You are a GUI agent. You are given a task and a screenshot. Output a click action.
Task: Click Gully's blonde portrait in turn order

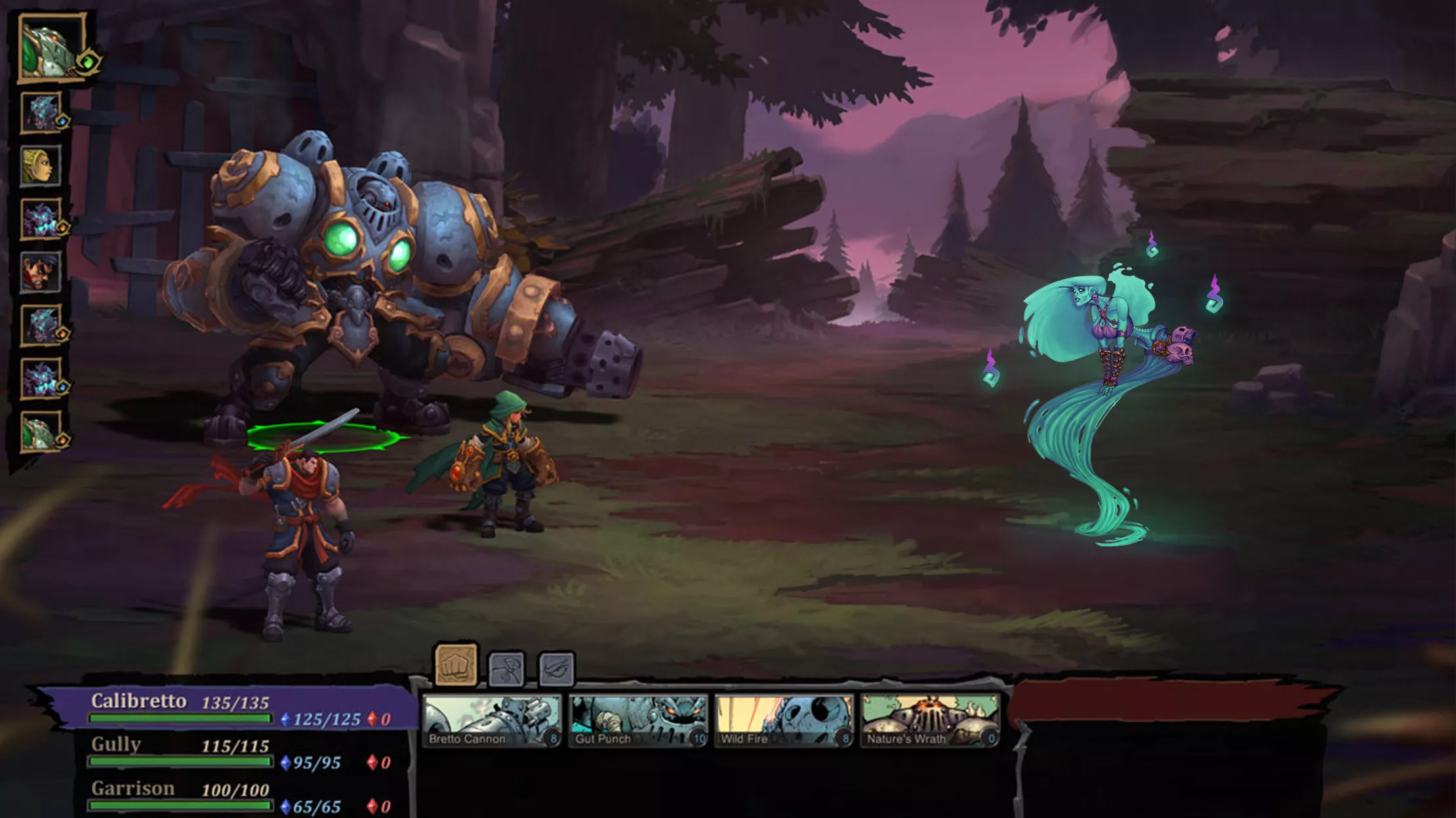(x=41, y=165)
